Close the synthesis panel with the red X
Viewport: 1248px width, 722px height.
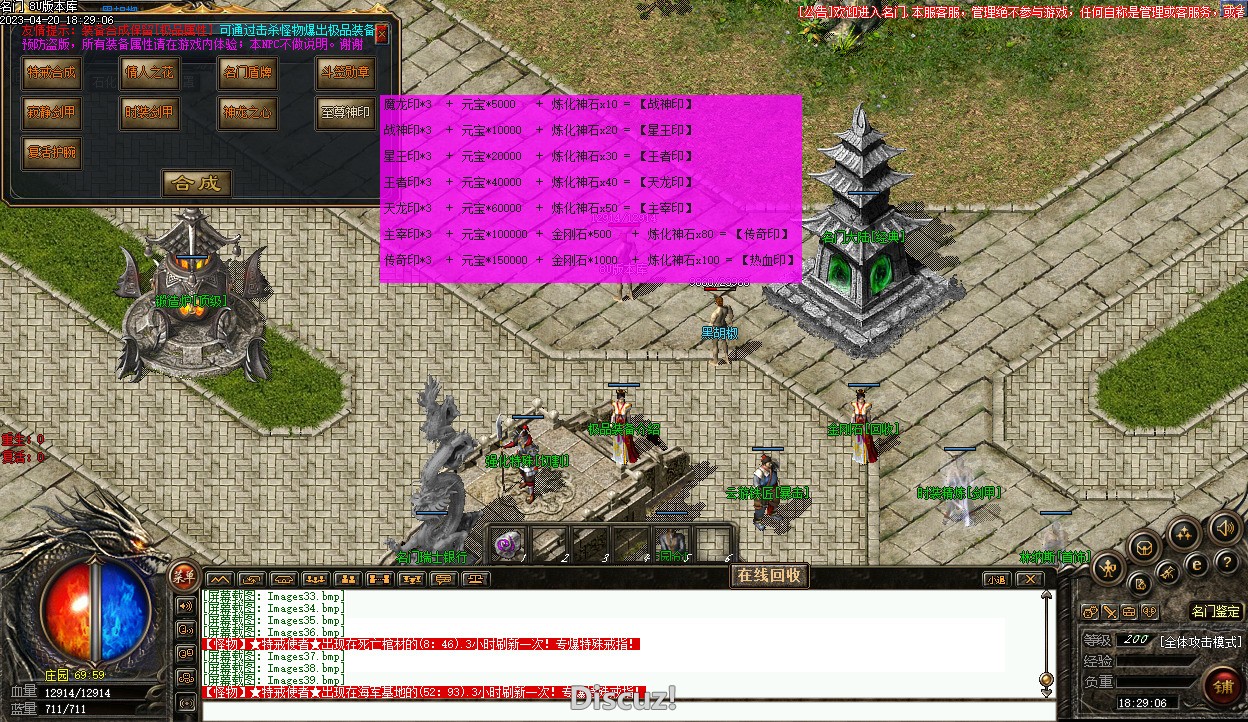coord(381,33)
